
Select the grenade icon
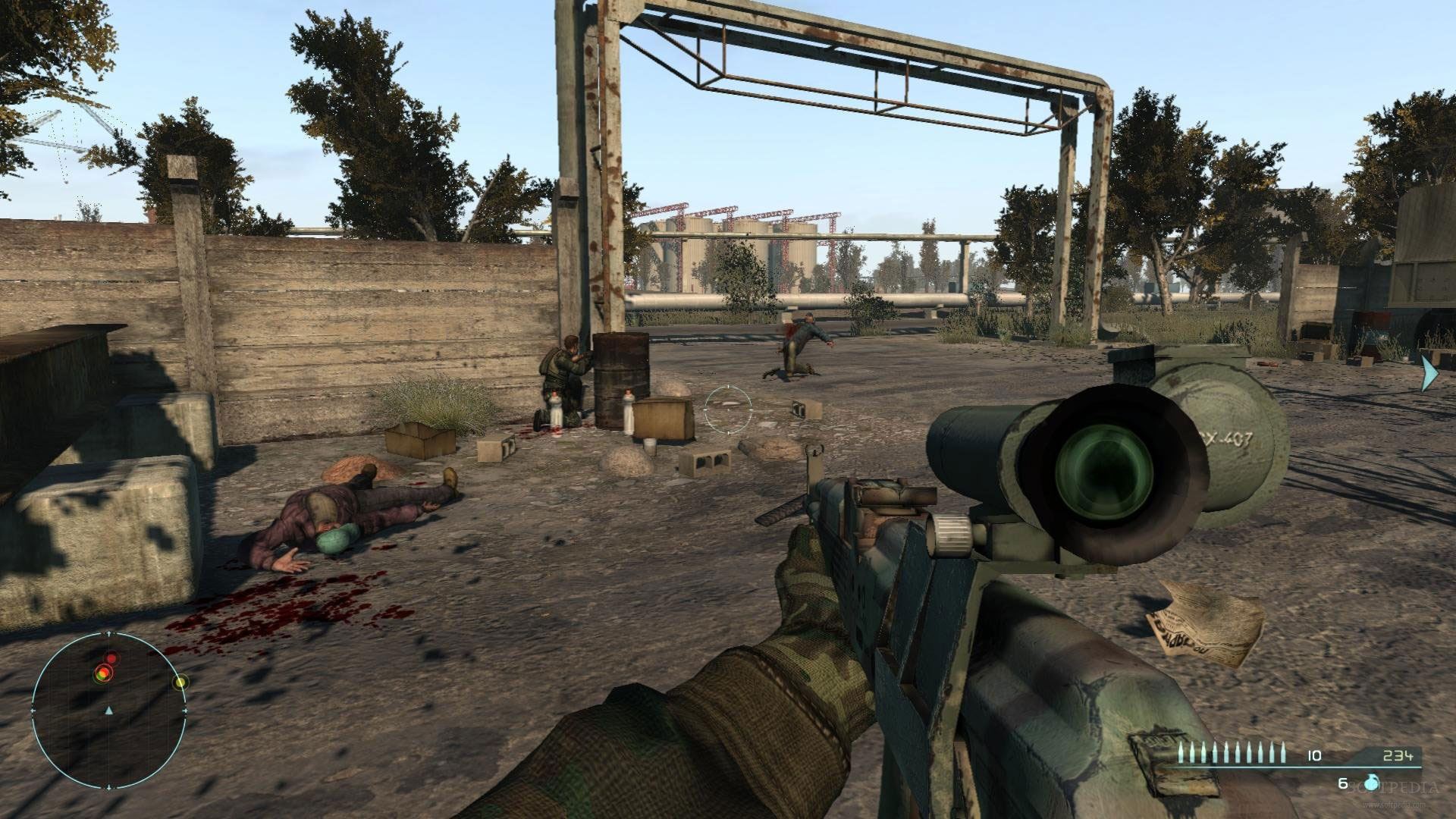(x=1370, y=783)
